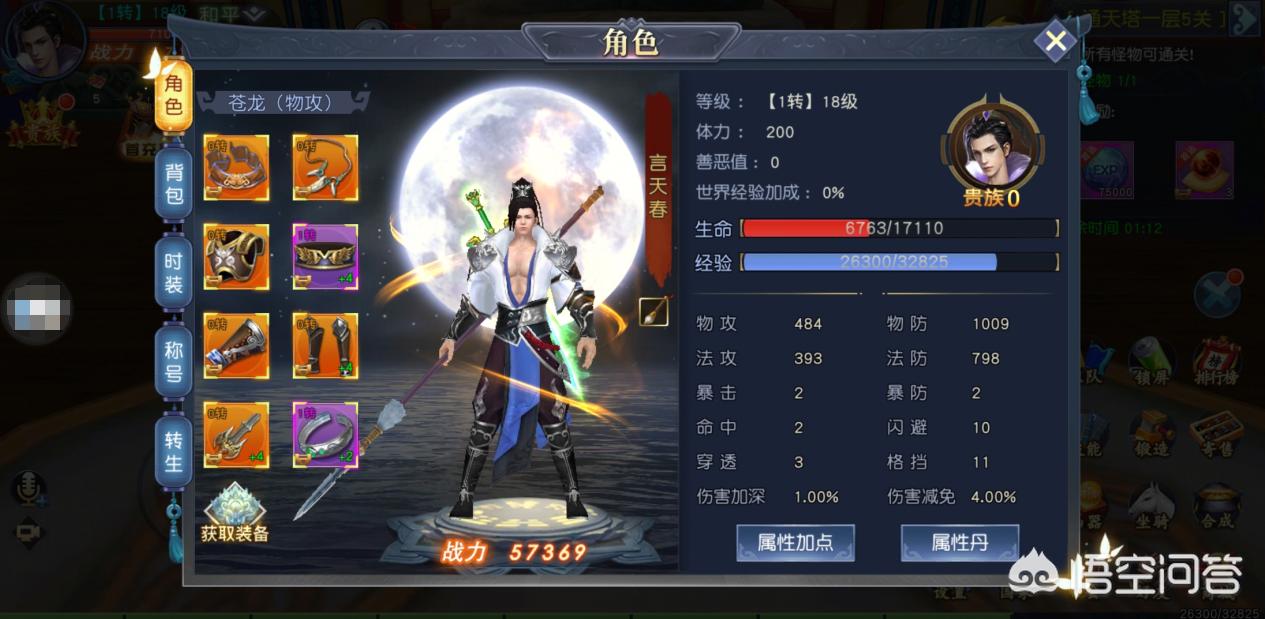This screenshot has height=619, width=1265.
Task: Select the purple winged belt slot
Action: 325,257
